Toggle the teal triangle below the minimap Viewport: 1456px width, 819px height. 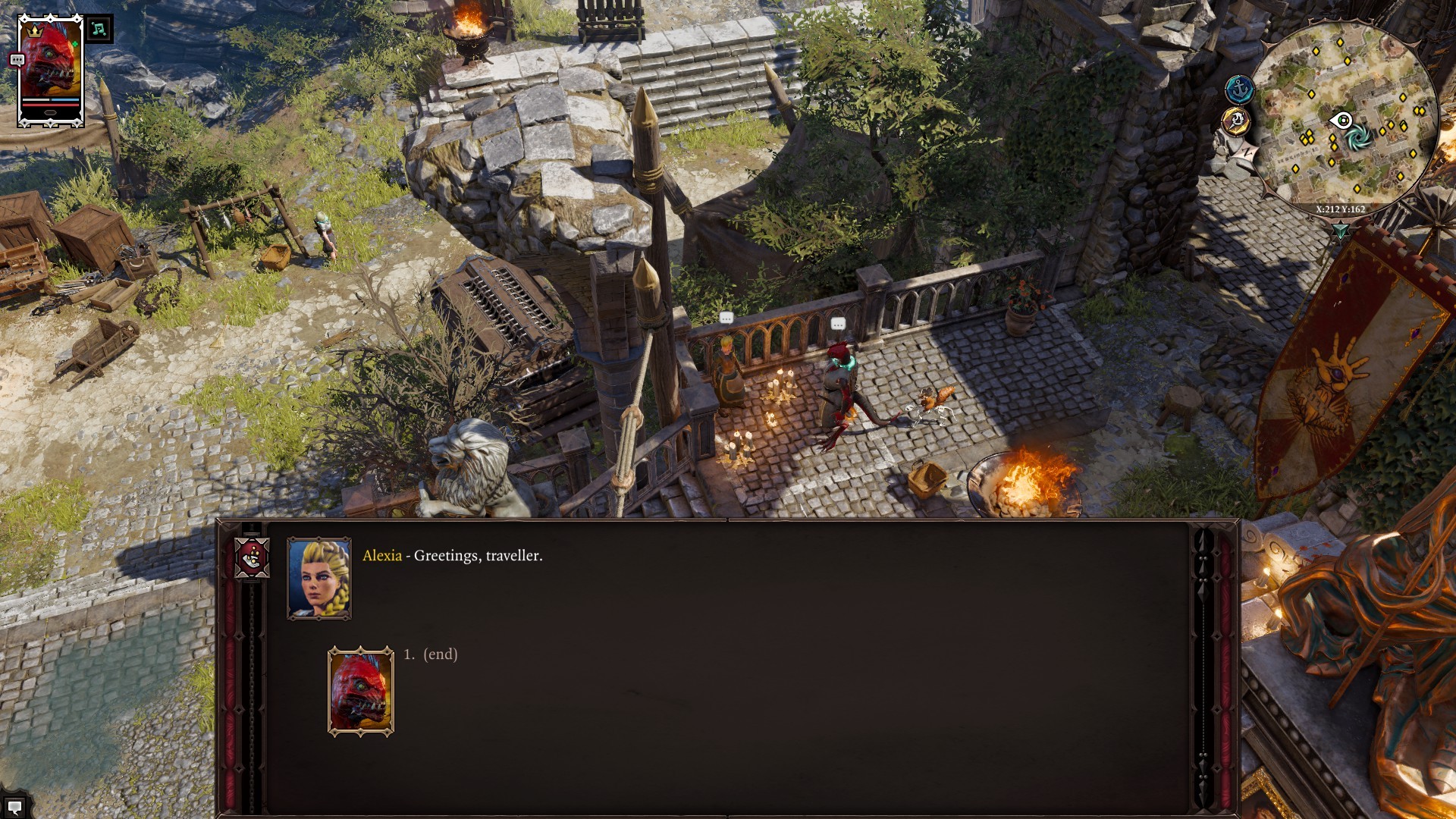1340,229
